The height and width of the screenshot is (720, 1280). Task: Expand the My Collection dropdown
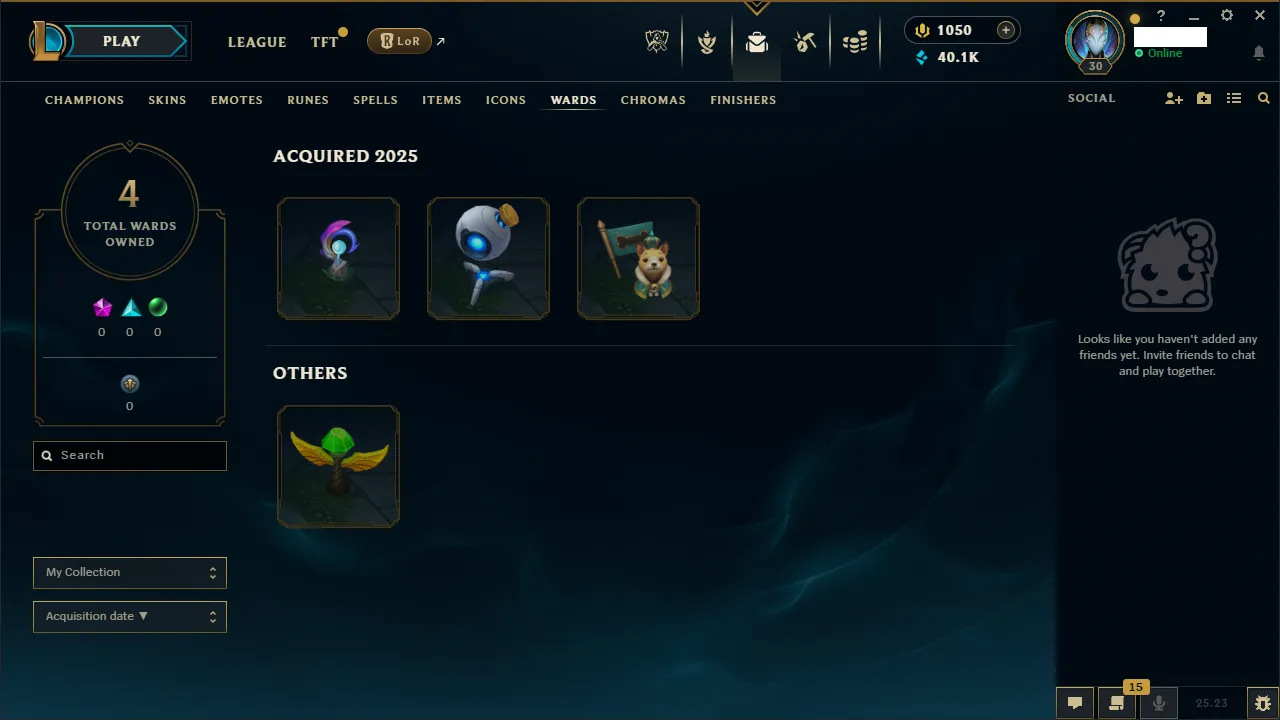[129, 572]
